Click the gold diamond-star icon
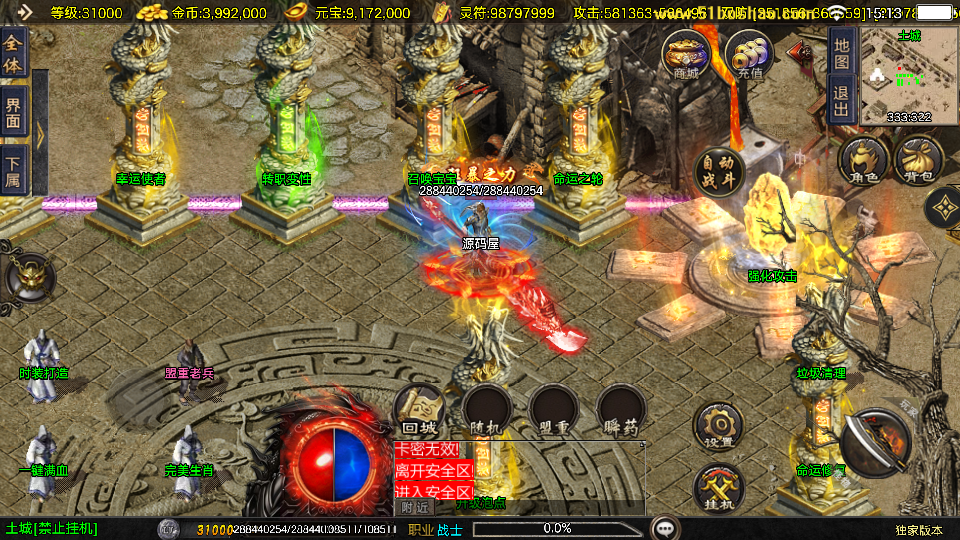 coord(942,208)
